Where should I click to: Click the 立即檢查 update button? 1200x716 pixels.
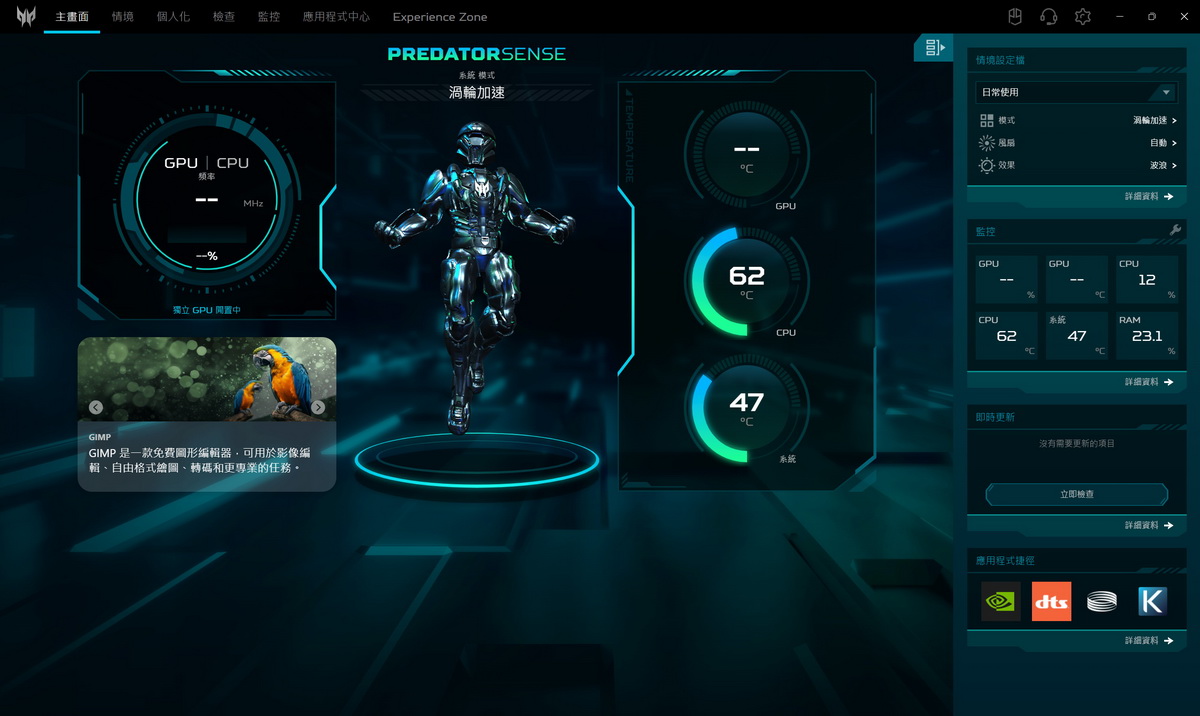(1076, 494)
